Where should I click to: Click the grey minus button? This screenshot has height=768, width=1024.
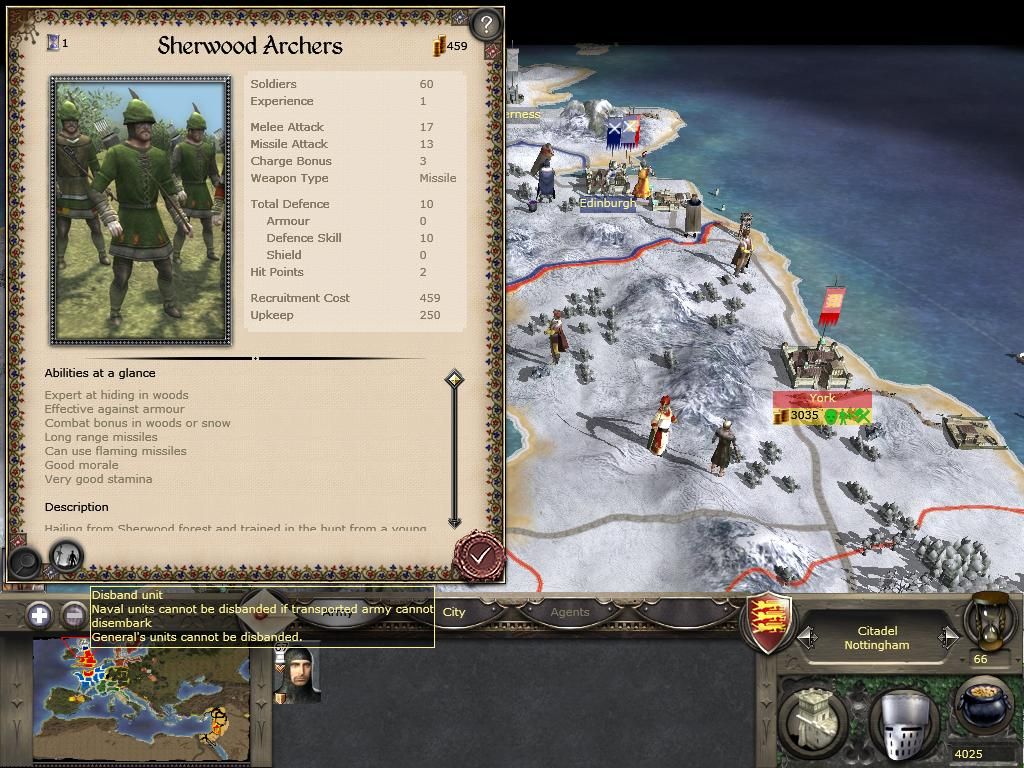pos(74,615)
